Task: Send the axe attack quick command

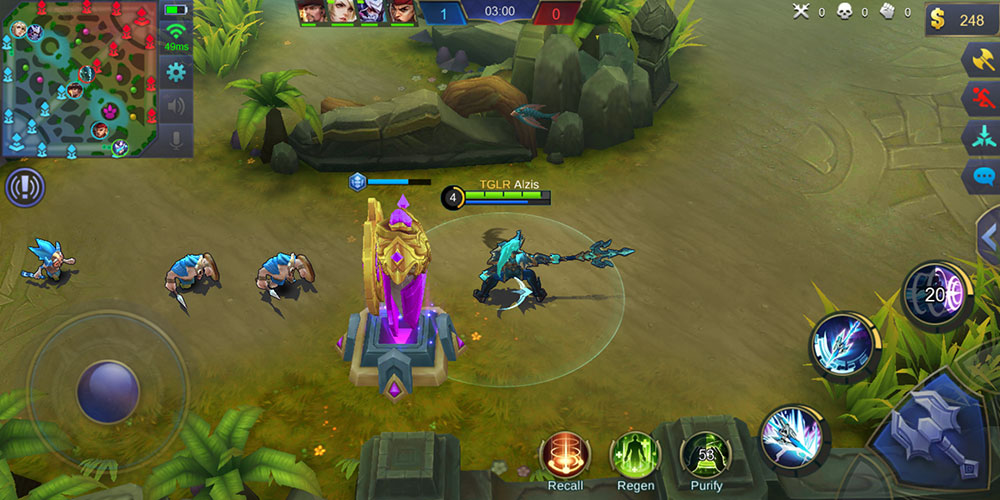Action: (x=979, y=59)
